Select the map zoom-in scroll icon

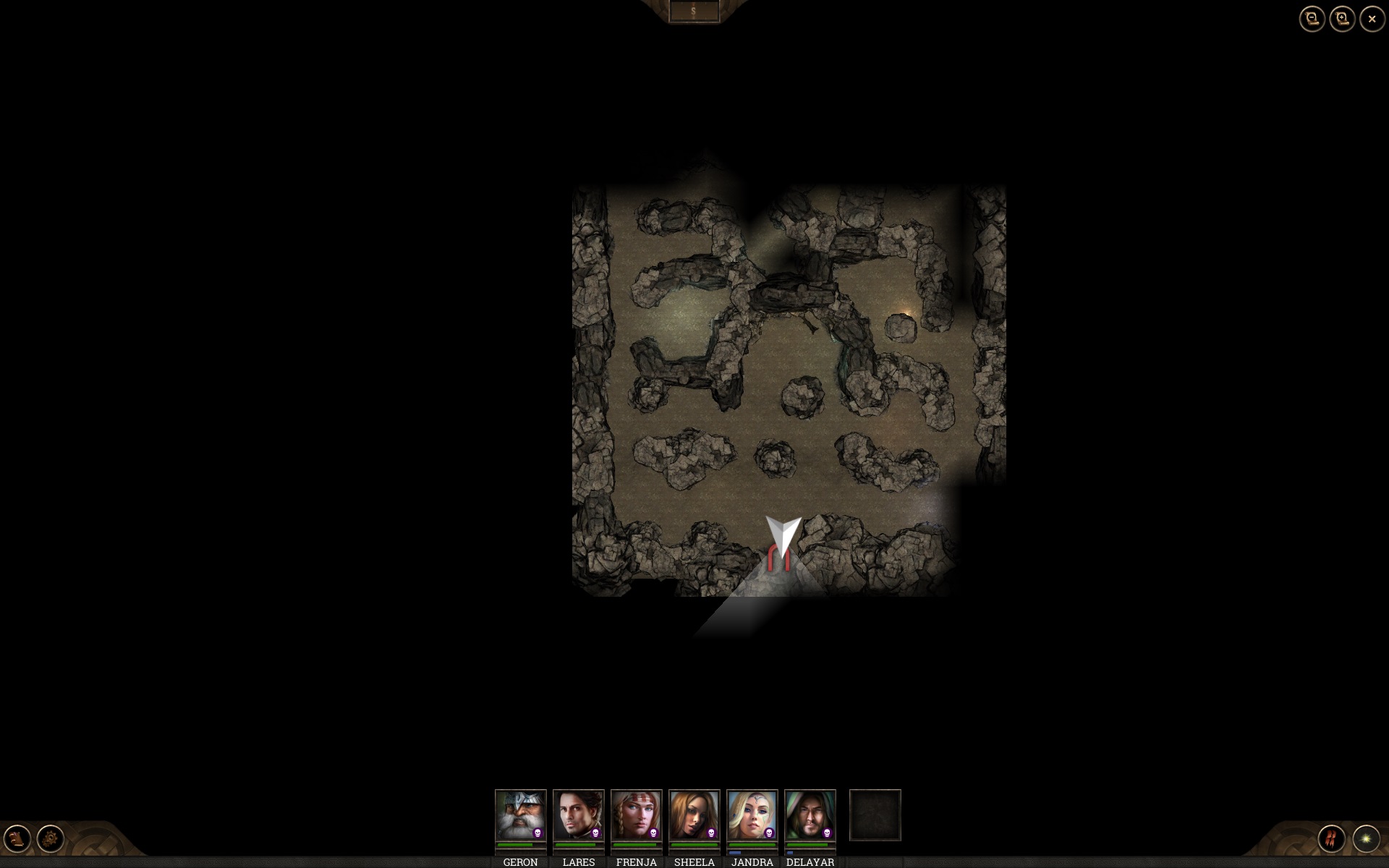click(1343, 19)
